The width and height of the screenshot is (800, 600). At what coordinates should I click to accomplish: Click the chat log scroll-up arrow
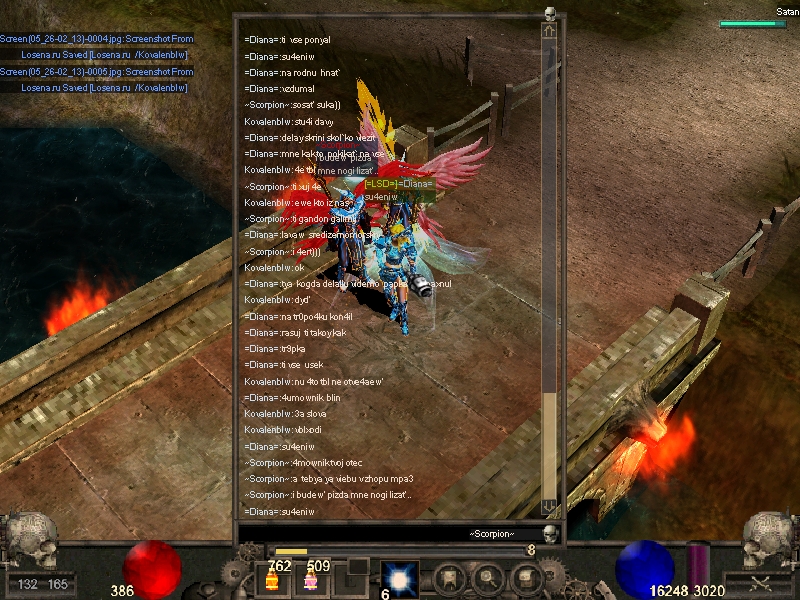(x=549, y=32)
